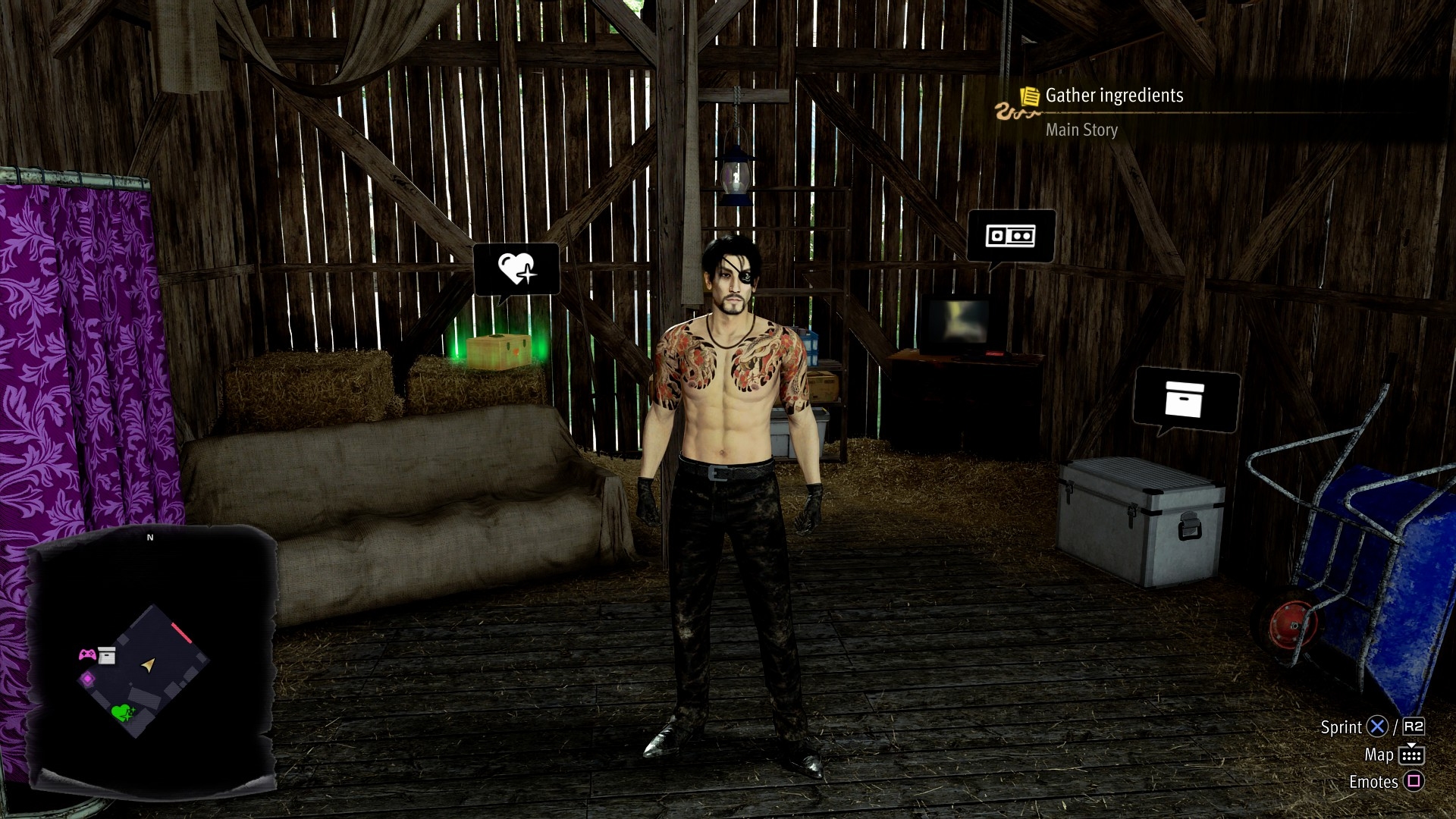Open the Gather ingredients objective tracker
The image size is (1456, 819).
click(1113, 96)
